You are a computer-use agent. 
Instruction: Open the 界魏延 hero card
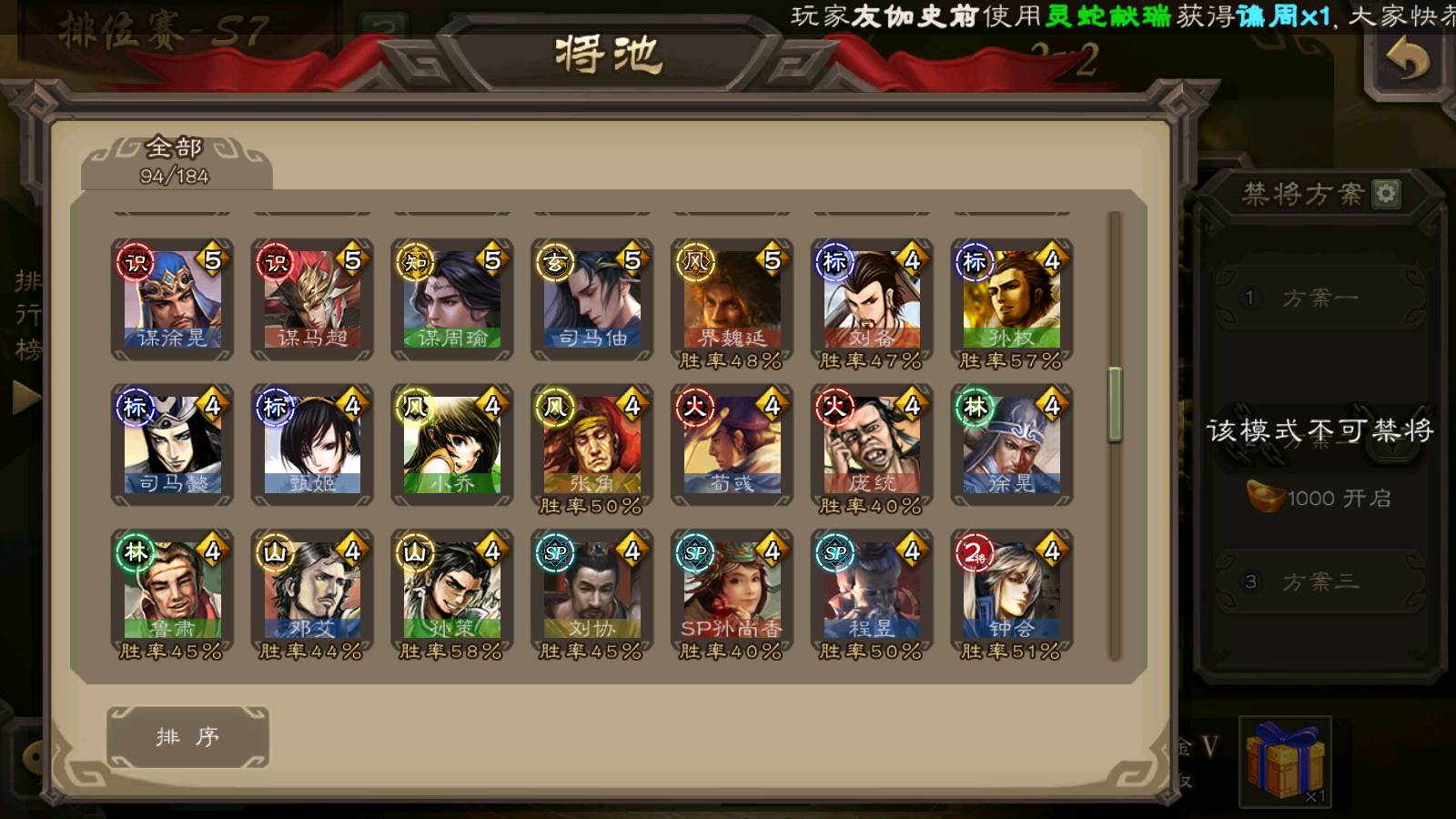[x=733, y=299]
